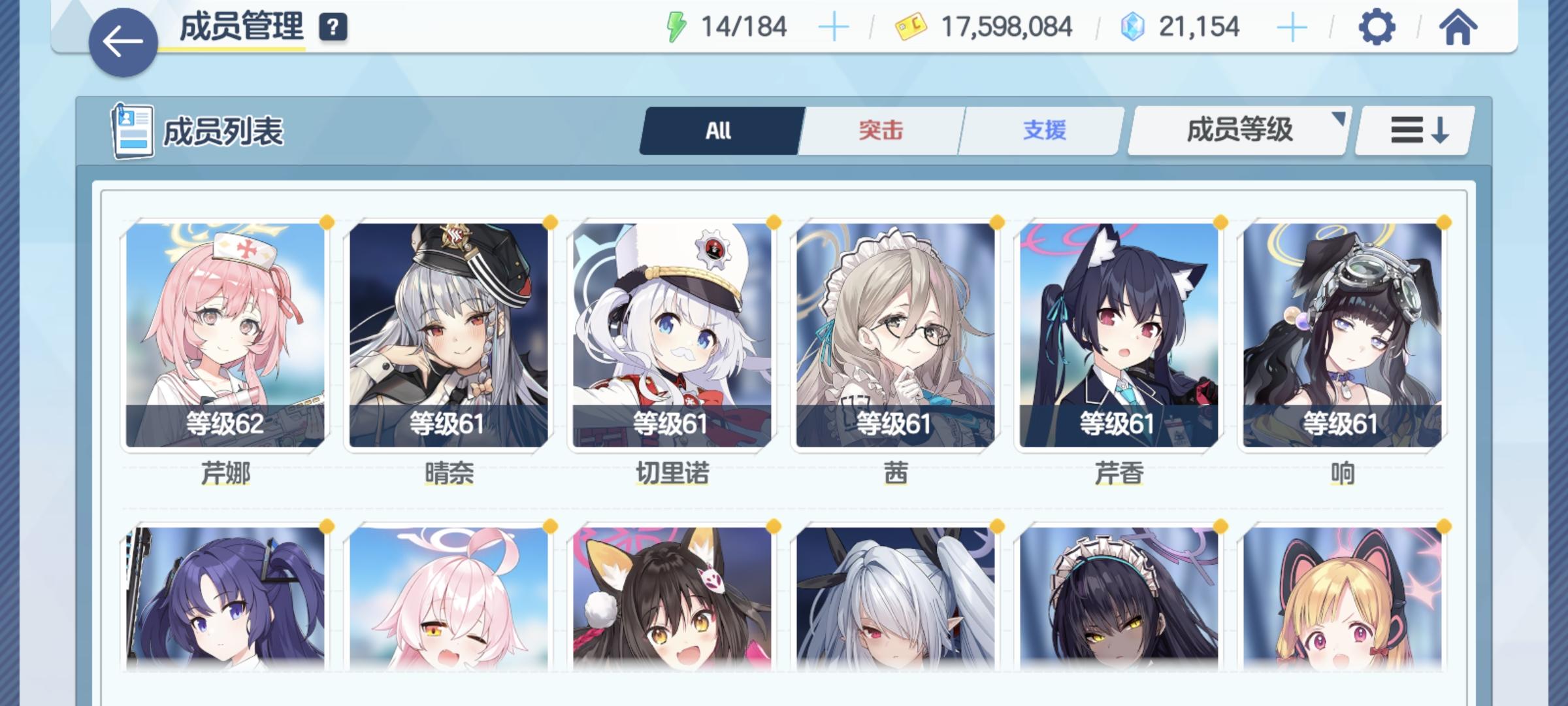Tap the plus to recover AP
The width and height of the screenshot is (1568, 706).
(834, 26)
